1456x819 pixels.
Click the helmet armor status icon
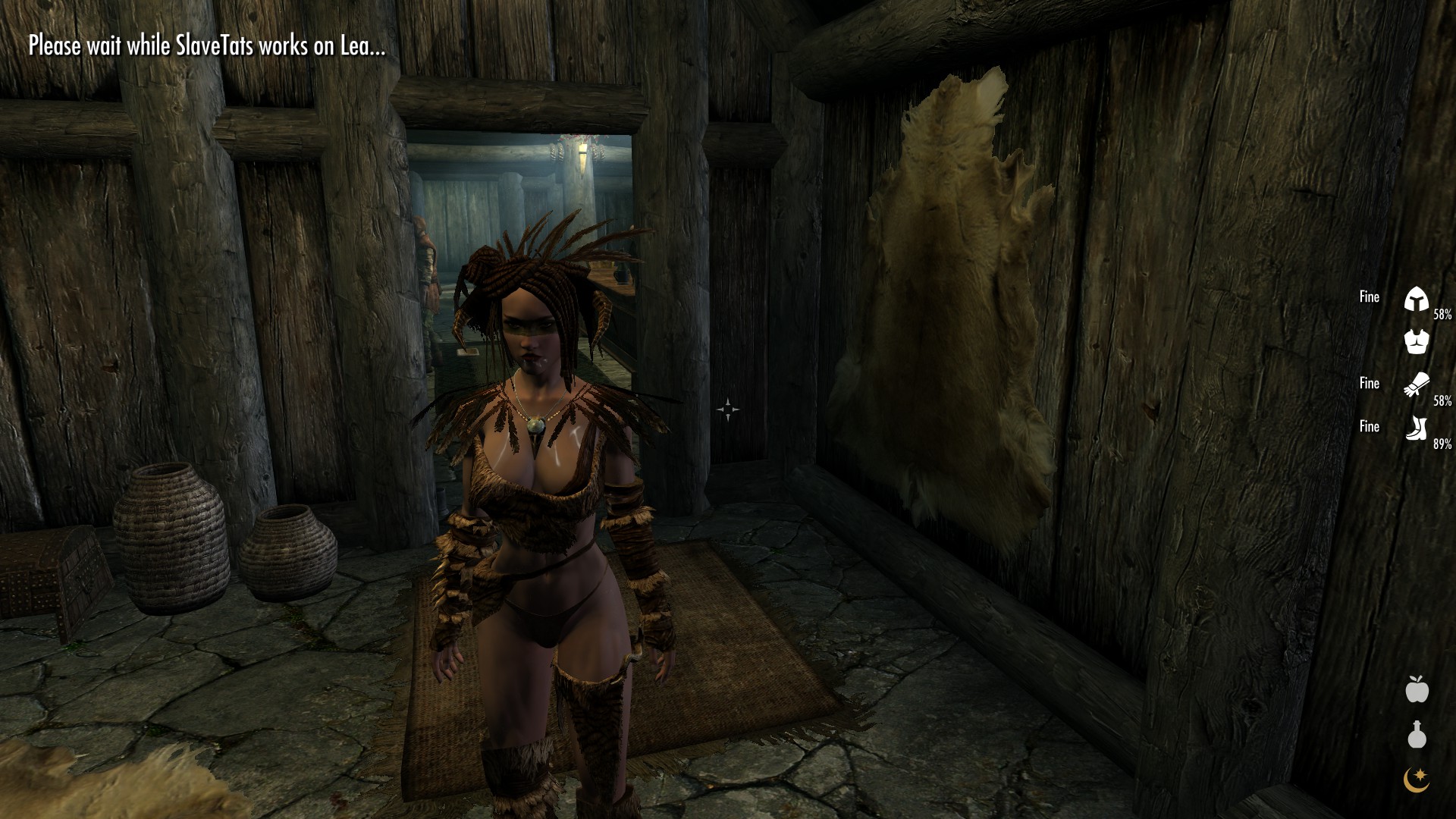point(1416,300)
